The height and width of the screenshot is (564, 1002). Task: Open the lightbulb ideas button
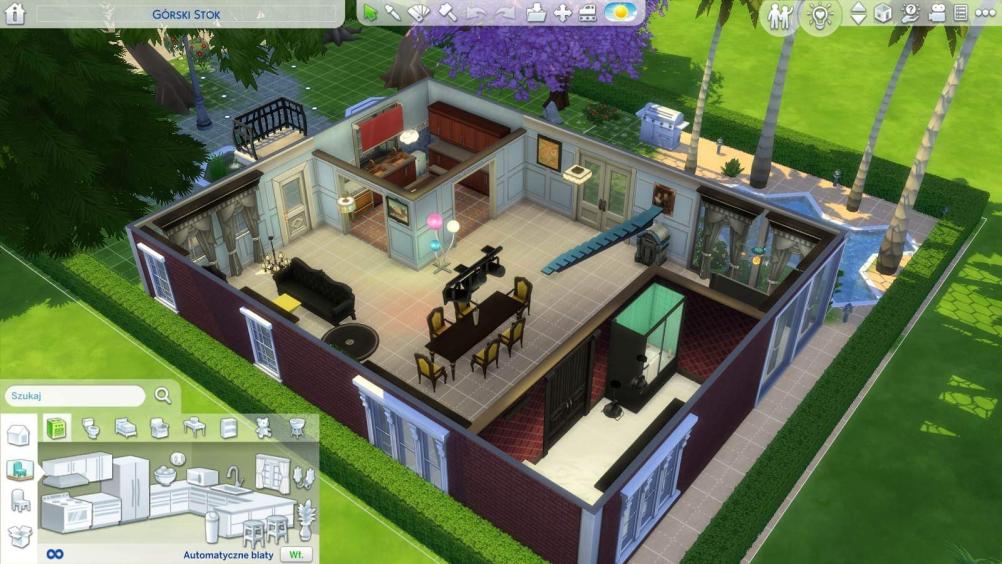pos(820,16)
